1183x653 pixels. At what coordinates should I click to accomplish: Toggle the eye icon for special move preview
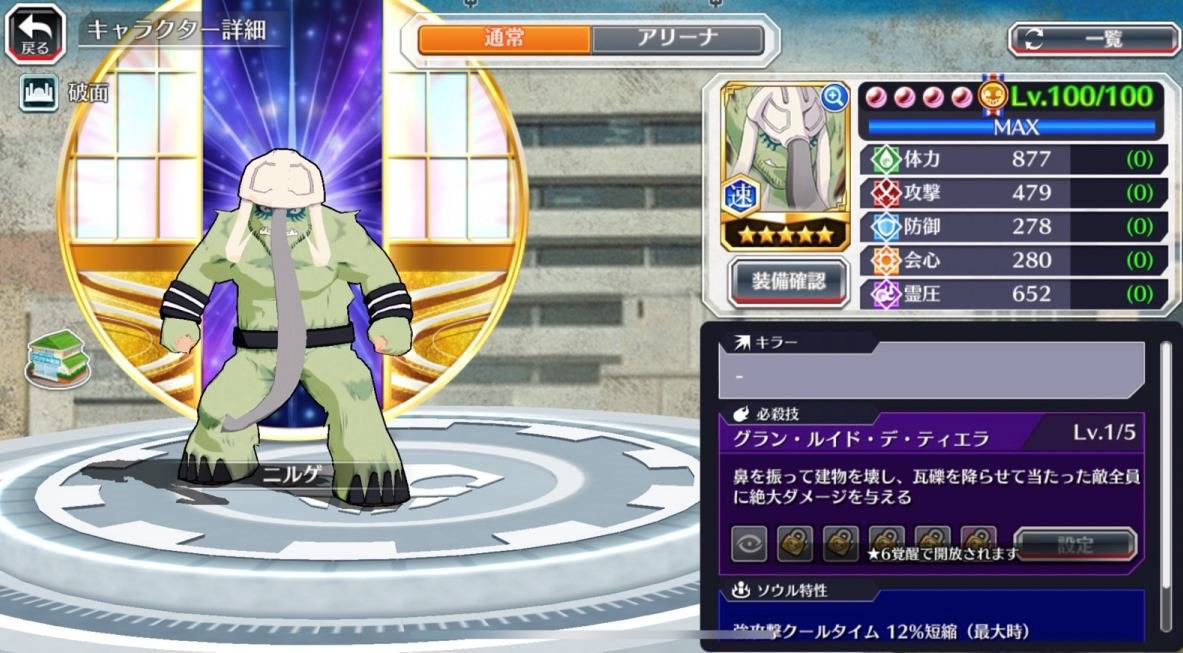(x=749, y=545)
